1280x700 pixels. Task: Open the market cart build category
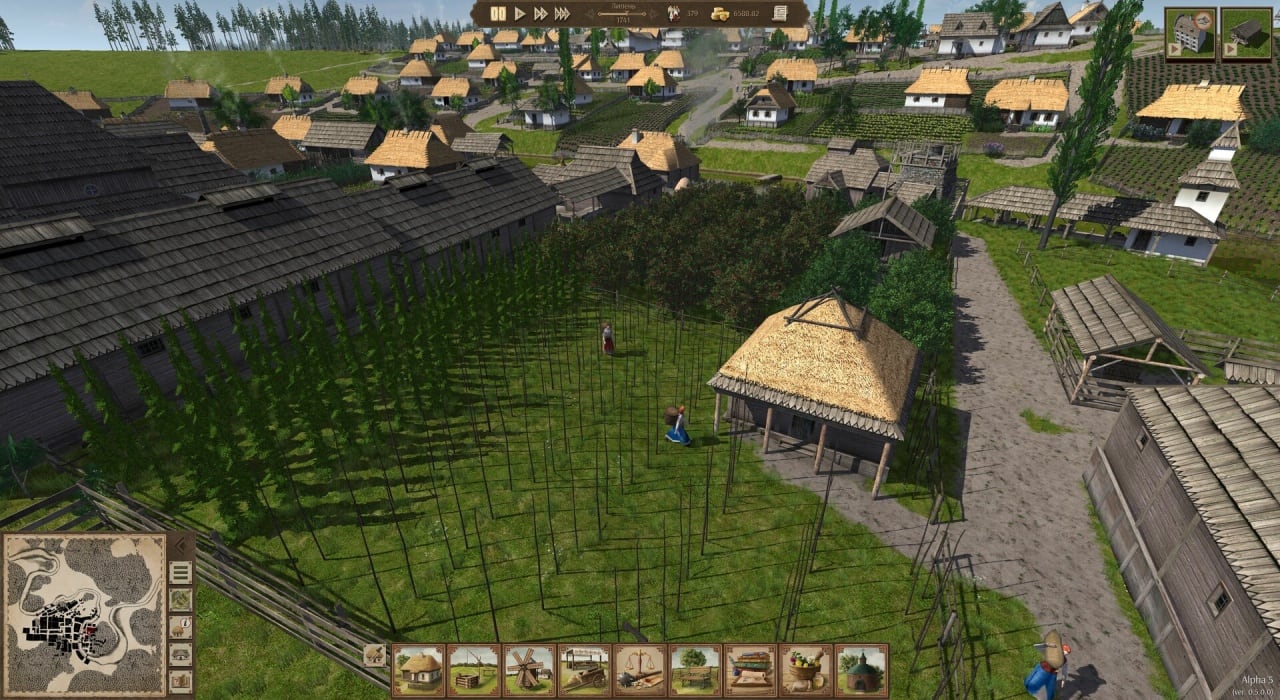pos(584,670)
